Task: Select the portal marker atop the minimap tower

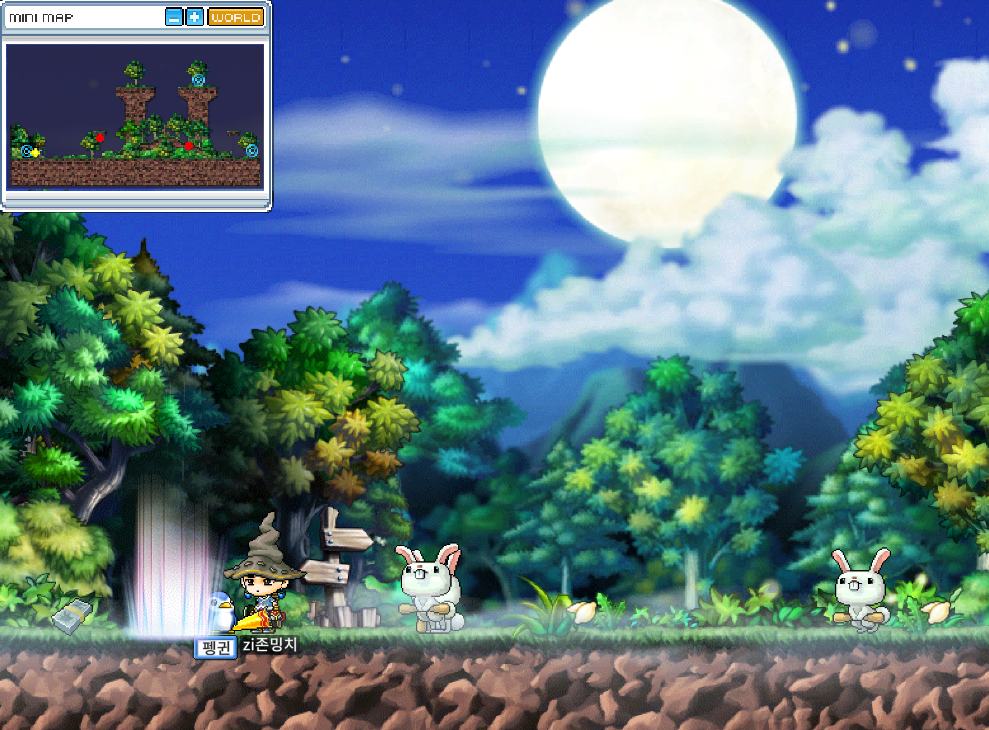Action: coord(198,79)
